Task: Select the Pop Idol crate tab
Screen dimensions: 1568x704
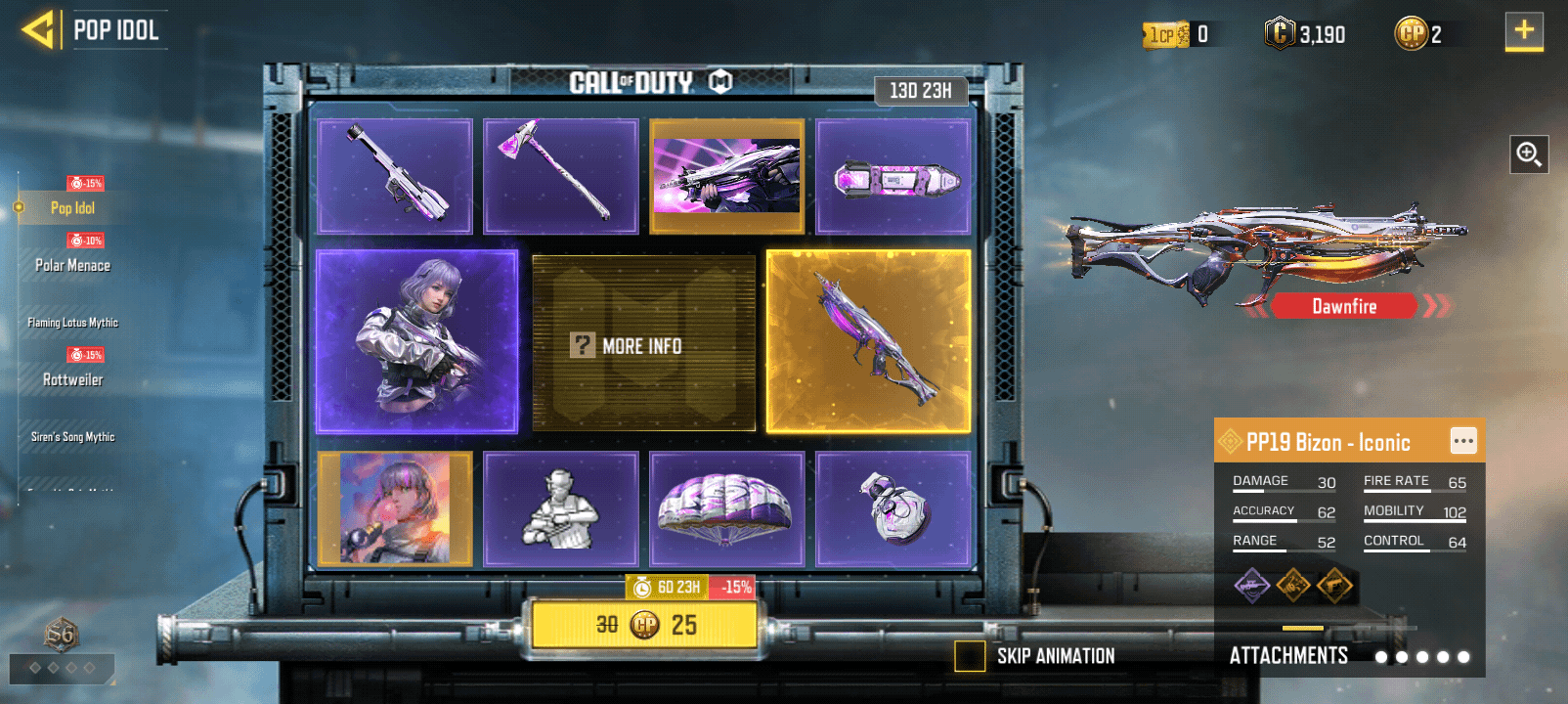Action: pyautogui.click(x=72, y=207)
